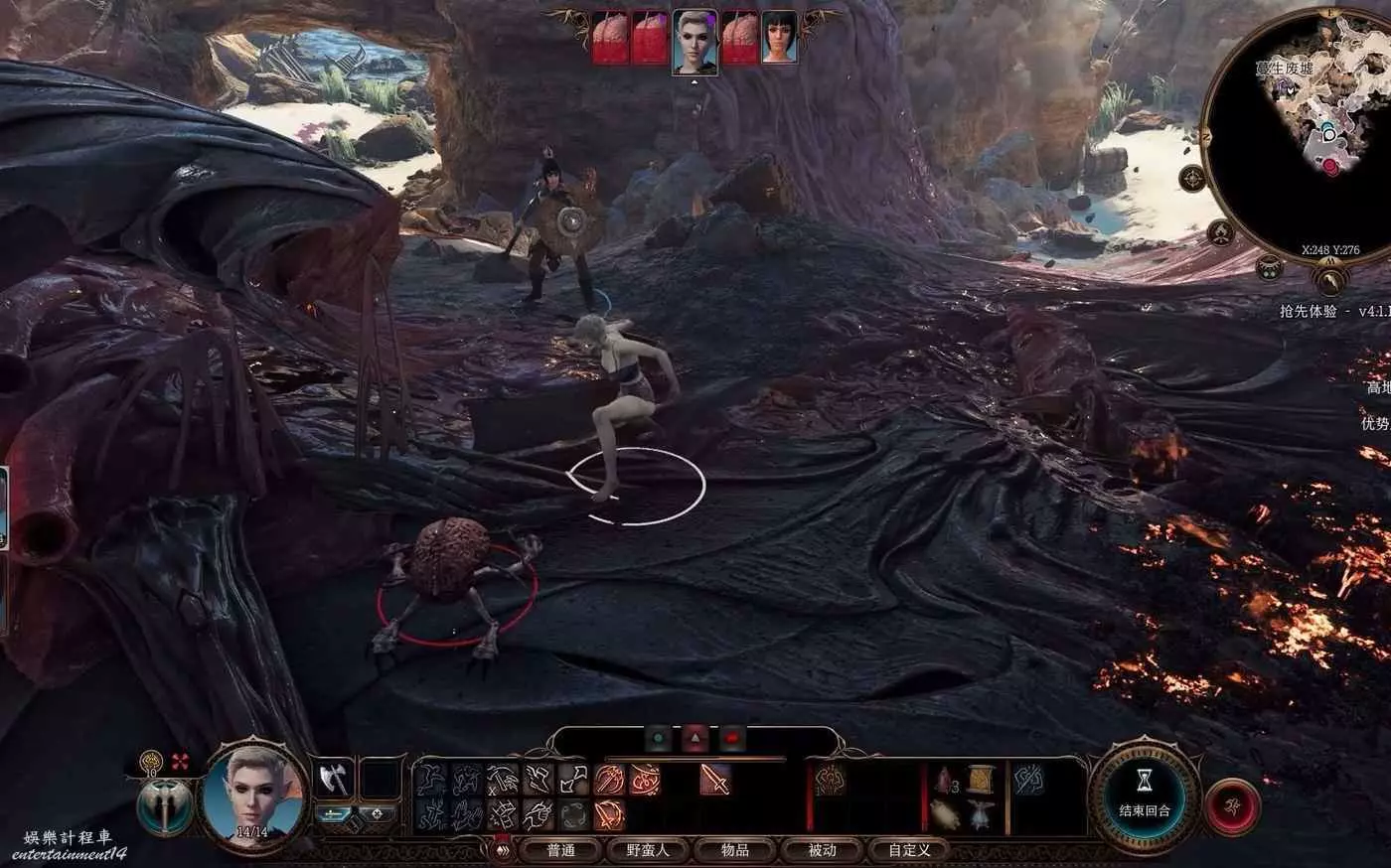Switch to the 物品 items tab
The height and width of the screenshot is (868, 1391).
[735, 850]
